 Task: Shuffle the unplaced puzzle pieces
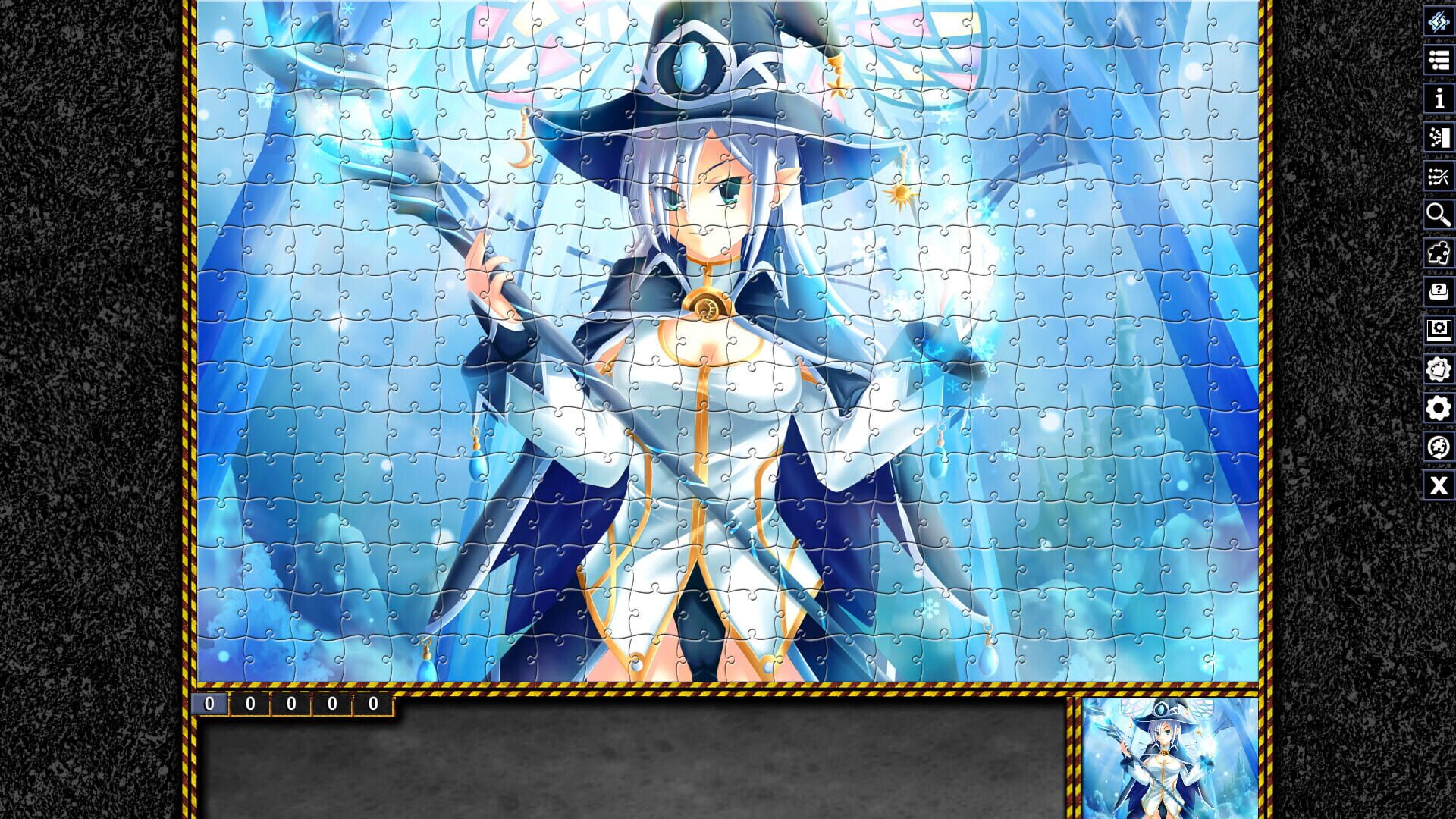click(x=1439, y=175)
